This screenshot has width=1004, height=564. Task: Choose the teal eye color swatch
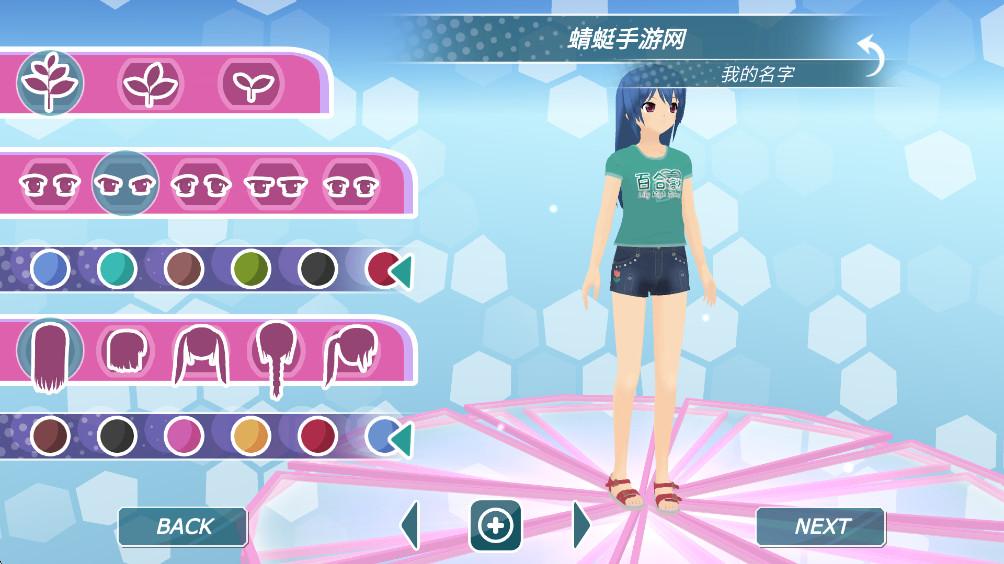click(117, 269)
